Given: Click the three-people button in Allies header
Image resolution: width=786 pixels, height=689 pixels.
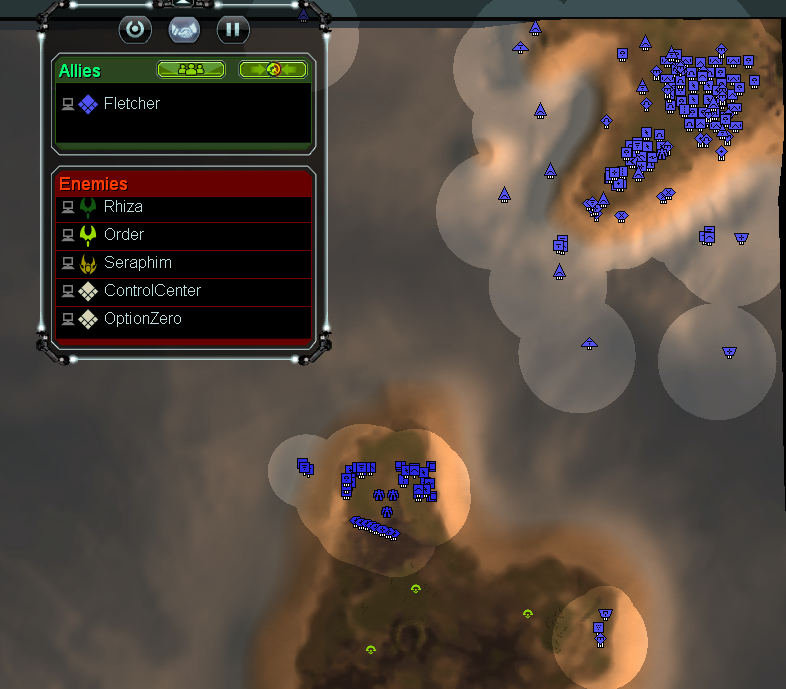Looking at the screenshot, I should pos(190,70).
